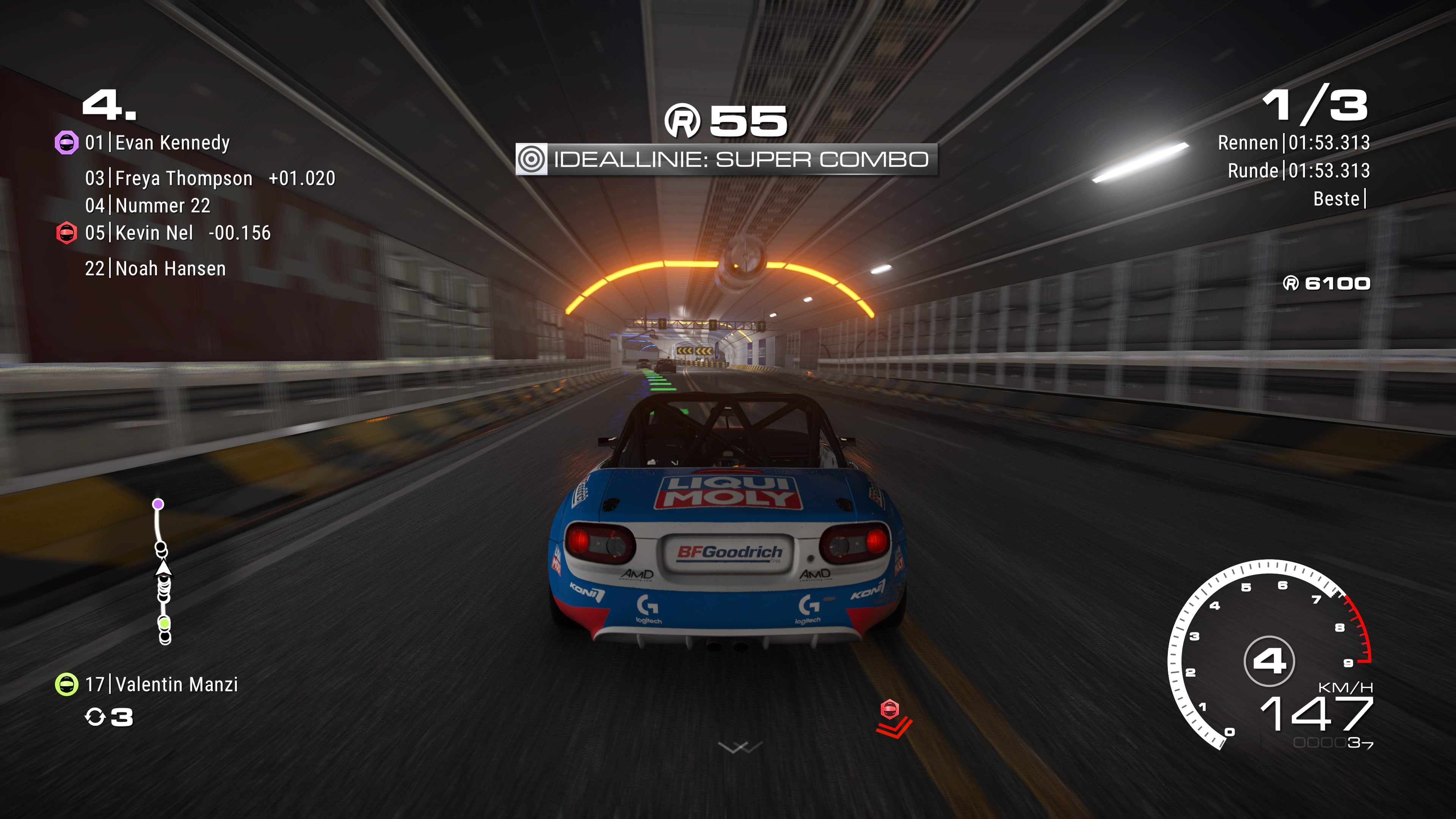Select the red helmet icon next to Kevin Nel
This screenshot has height=819, width=1456.
[x=67, y=234]
